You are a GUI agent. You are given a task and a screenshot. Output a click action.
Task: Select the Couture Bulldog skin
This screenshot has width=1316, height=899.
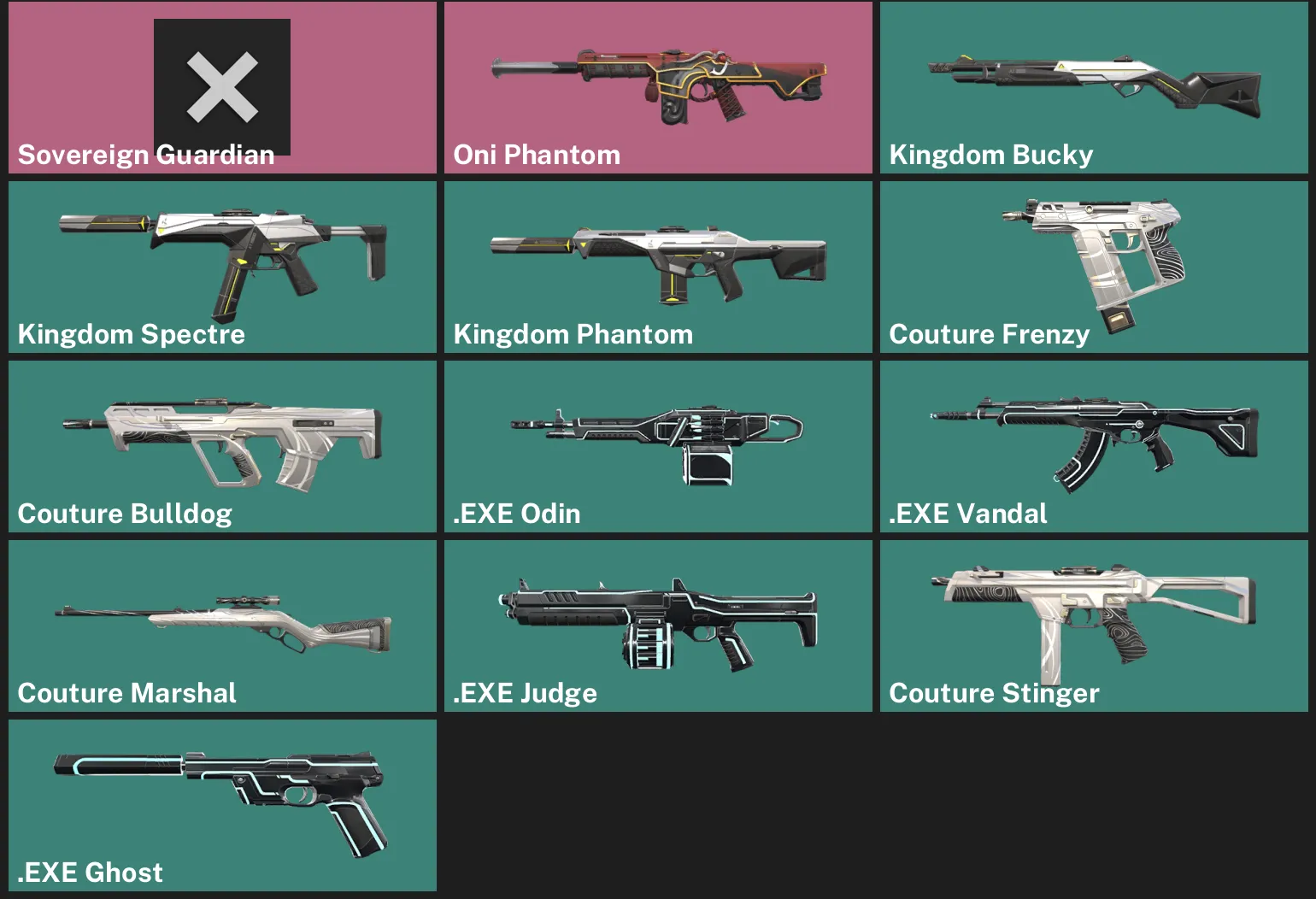222,436
